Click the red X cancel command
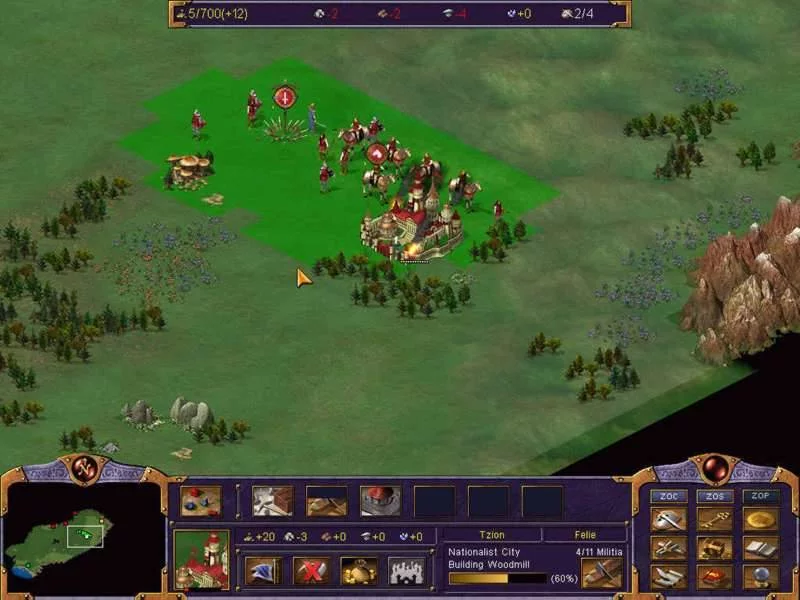The image size is (800, 600). [x=311, y=571]
